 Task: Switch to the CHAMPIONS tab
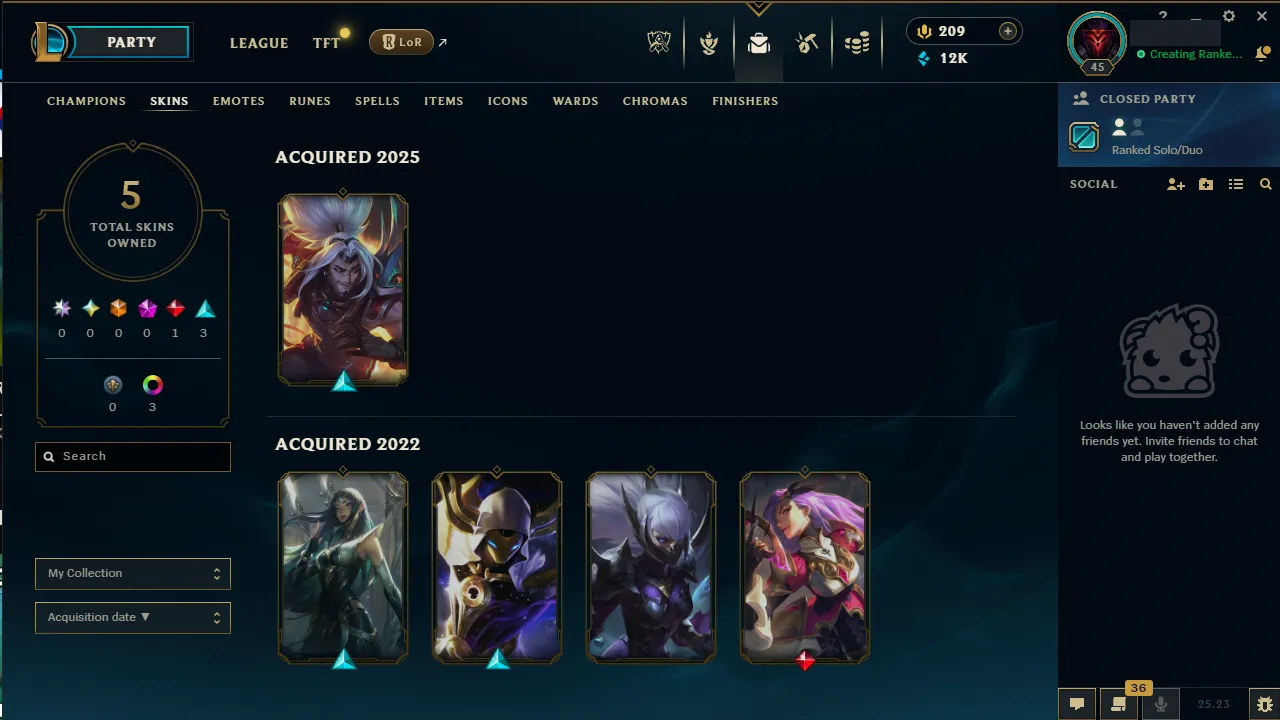pos(86,101)
